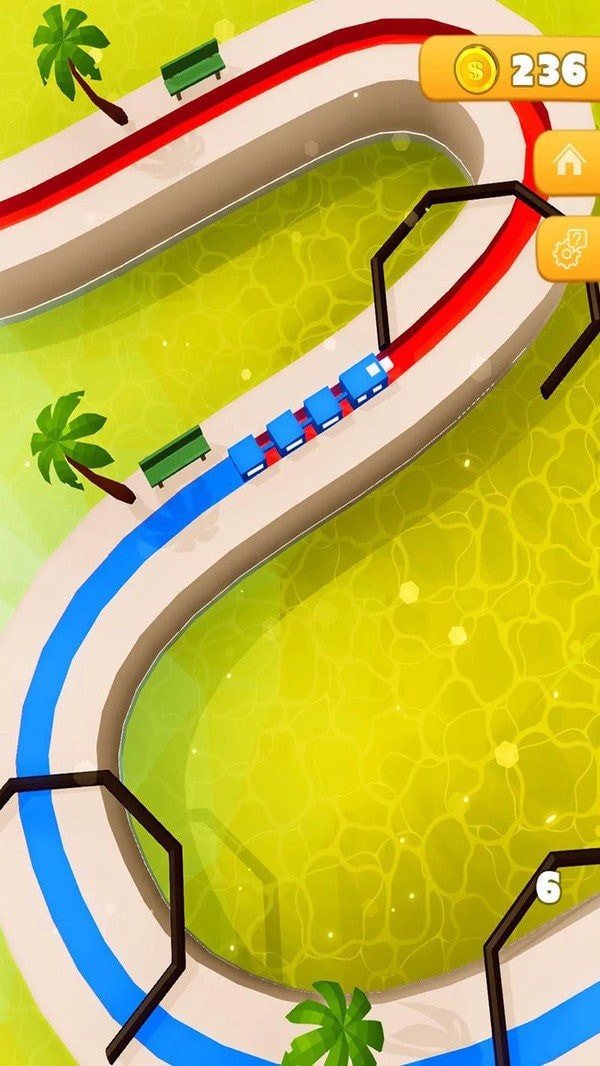Screen dimensions: 600x1066
Task: Go to the home screen via house button
Action: (x=570, y=162)
